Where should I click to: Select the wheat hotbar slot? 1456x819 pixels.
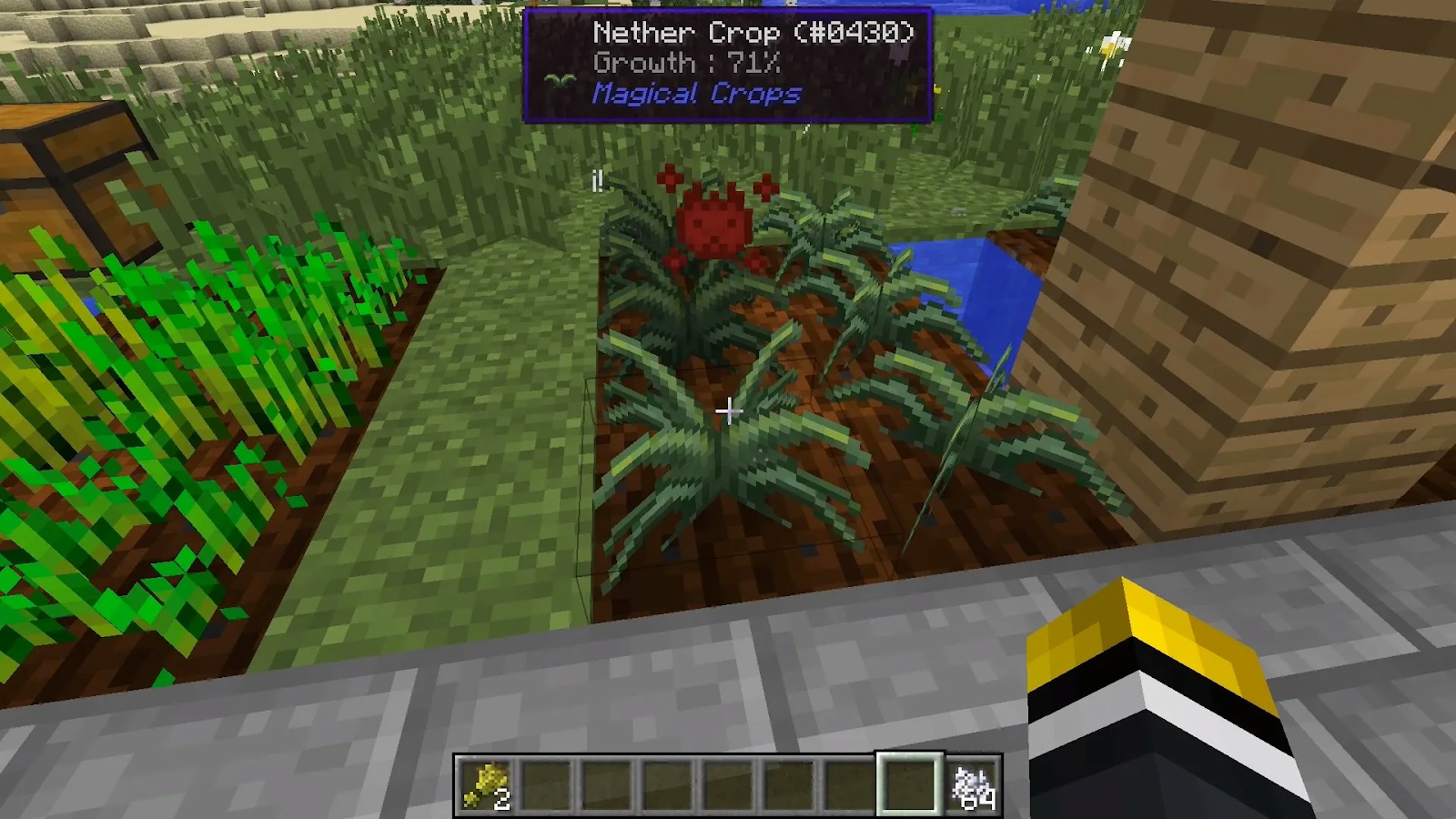click(486, 784)
